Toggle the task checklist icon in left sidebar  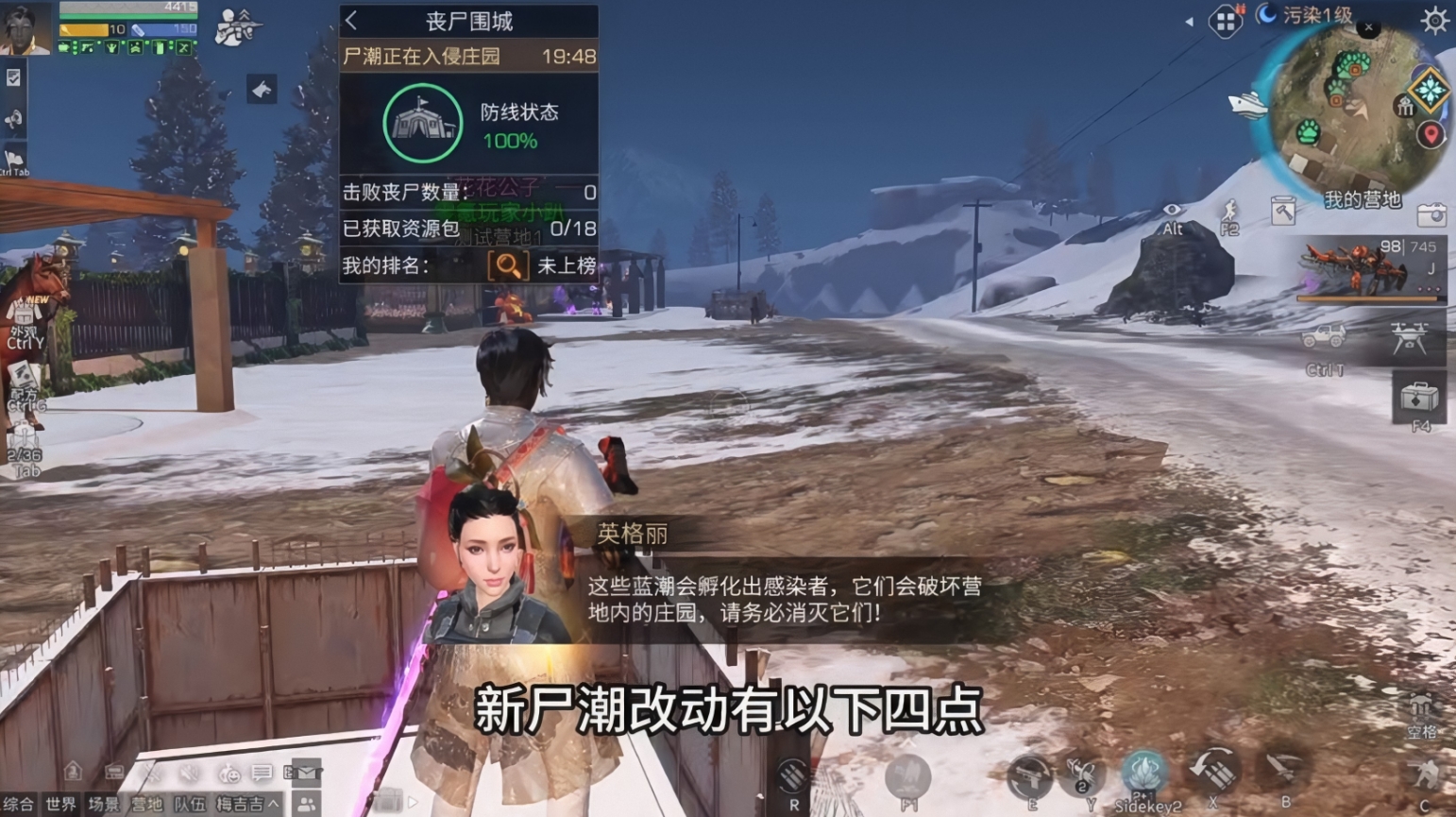(12, 80)
